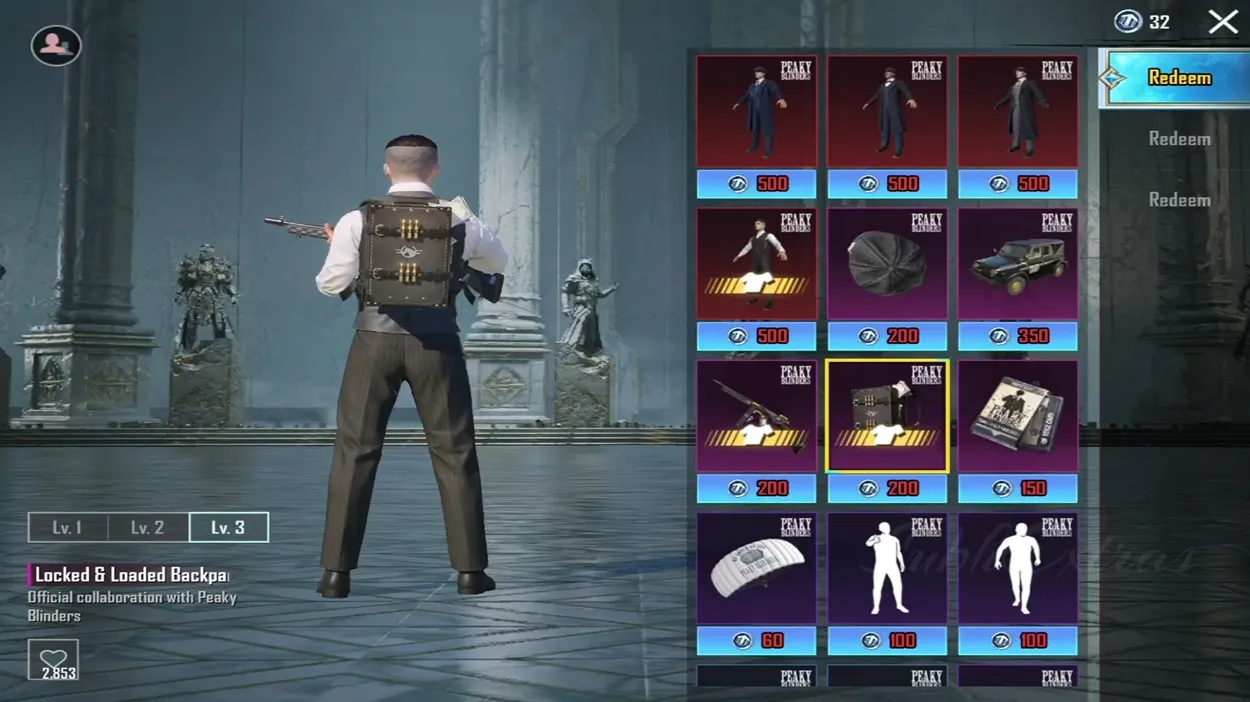This screenshot has width=1250, height=702.
Task: Select the rifle weapon skin tile
Action: (x=756, y=417)
